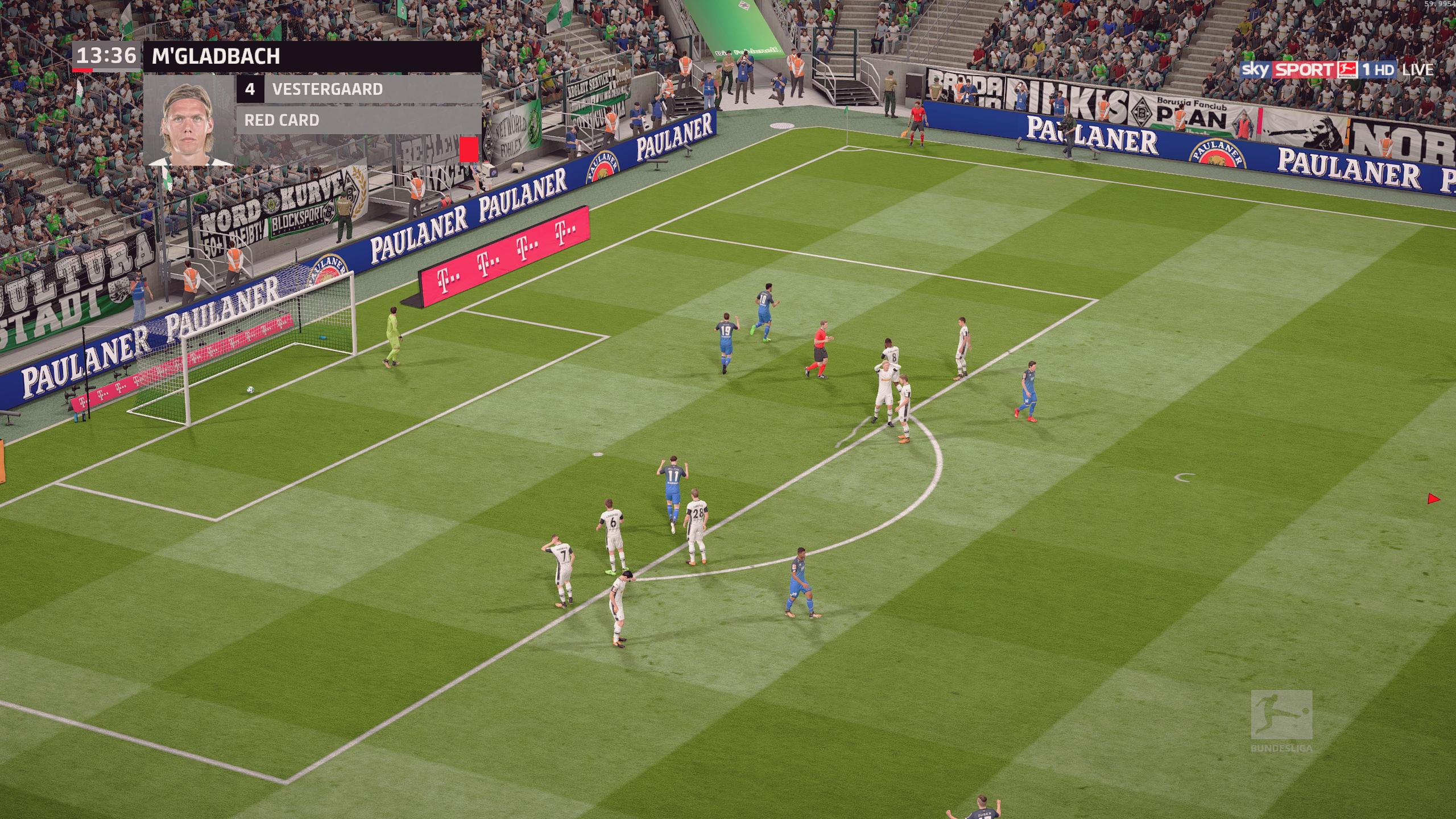Select the VESTERGAARD name entry
The width and height of the screenshot is (1456, 819).
point(330,89)
